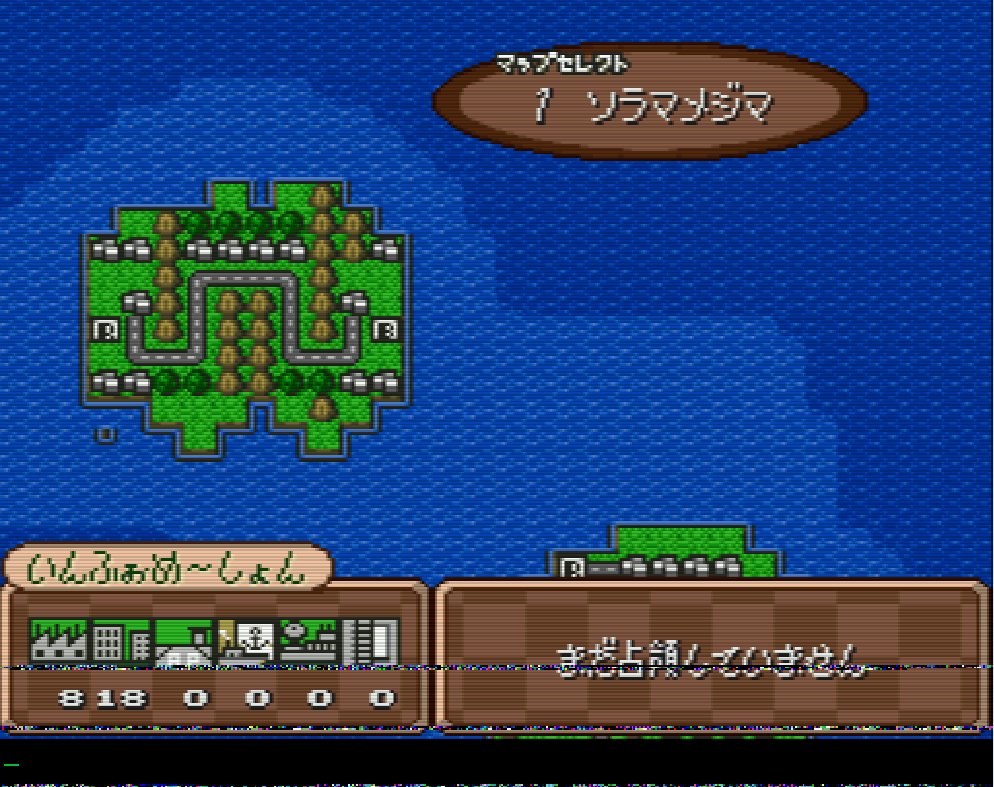The height and width of the screenshot is (787, 994).
Task: Select the city building icon
Action: pos(120,641)
